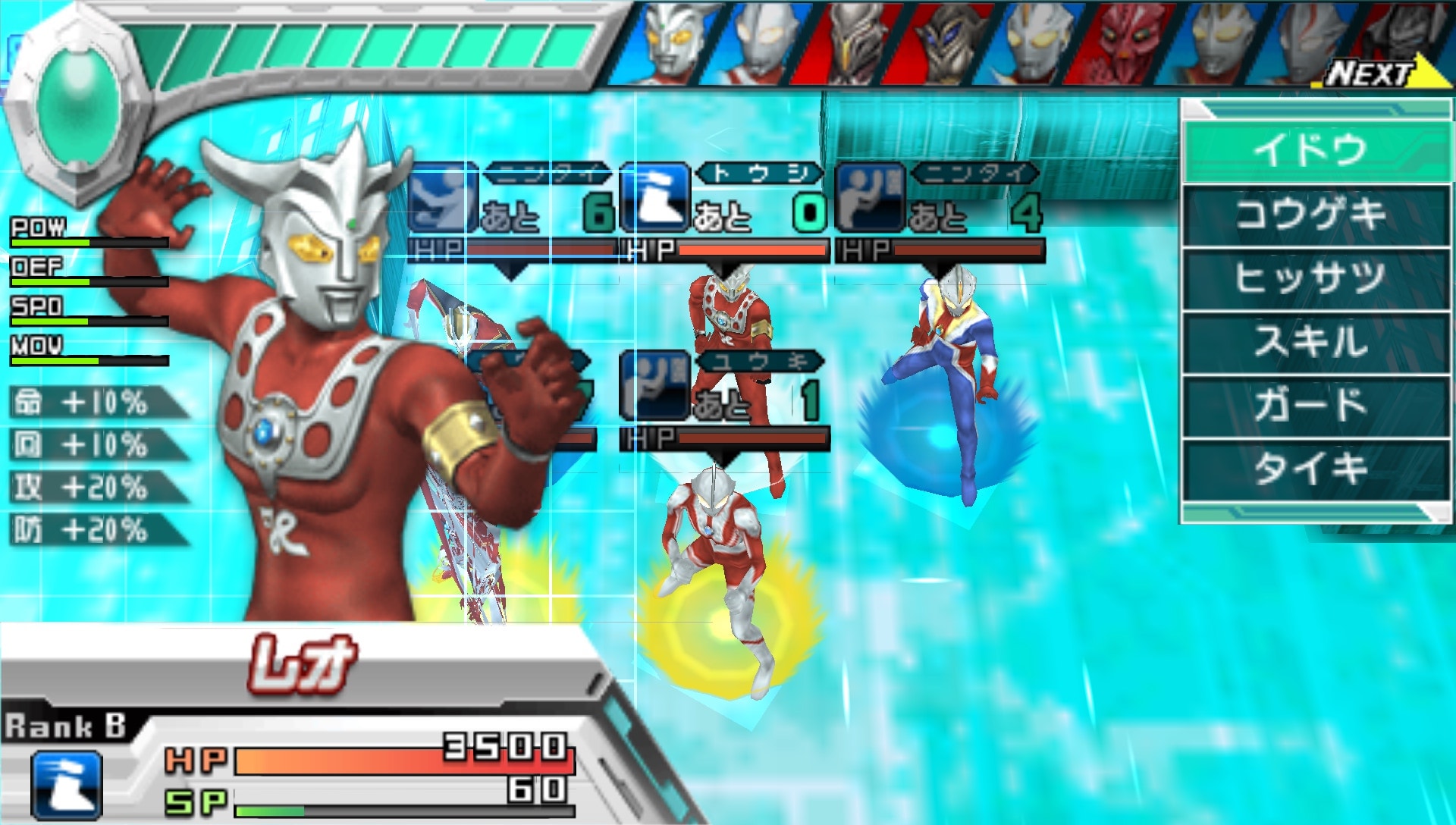
Task: Click Leo's portrait in the turn order bar
Action: tap(673, 44)
